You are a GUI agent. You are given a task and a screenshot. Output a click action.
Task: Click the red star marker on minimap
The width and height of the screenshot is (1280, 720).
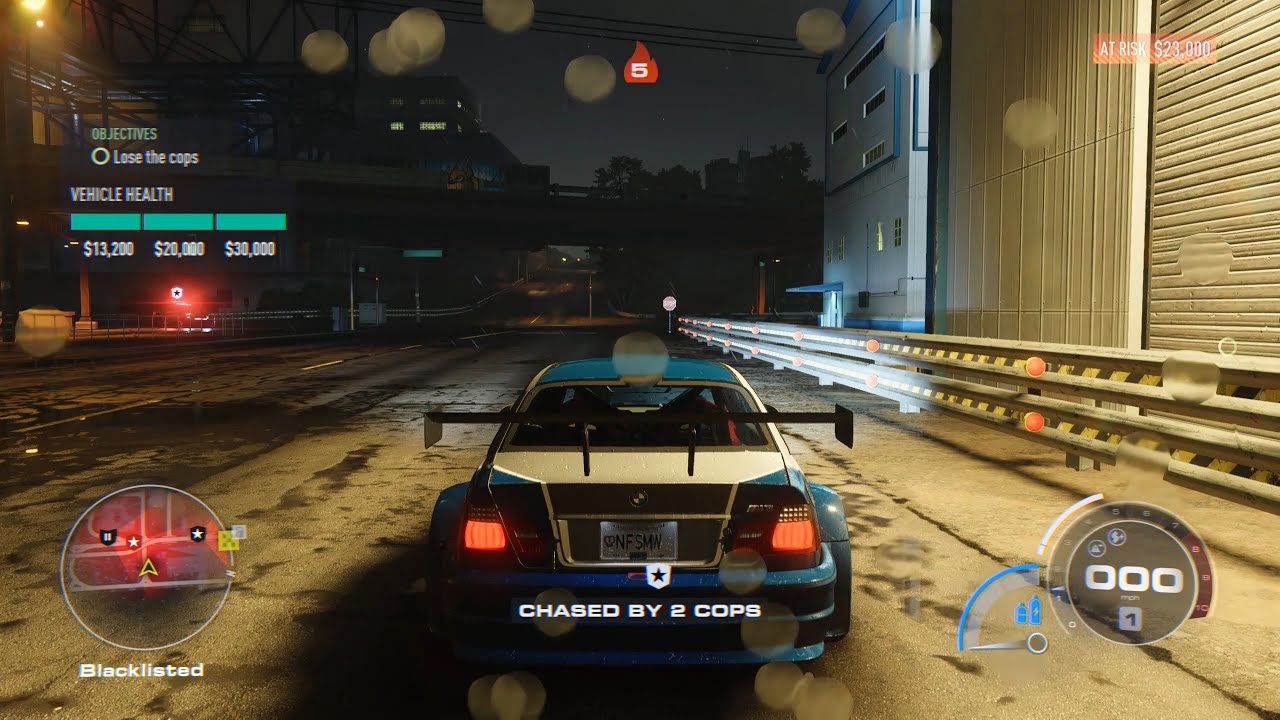[133, 541]
